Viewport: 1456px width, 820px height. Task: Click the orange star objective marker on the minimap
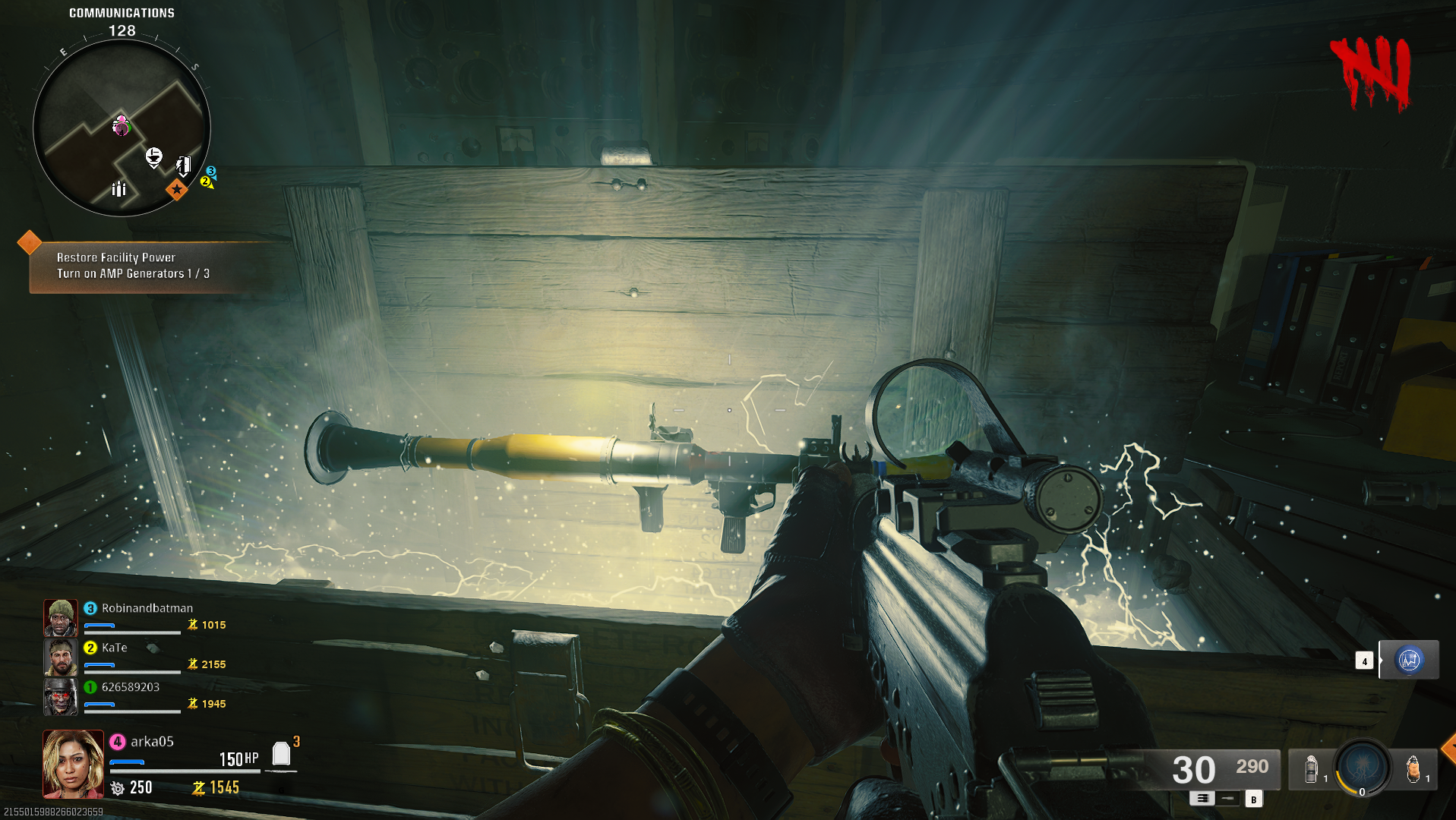click(177, 191)
